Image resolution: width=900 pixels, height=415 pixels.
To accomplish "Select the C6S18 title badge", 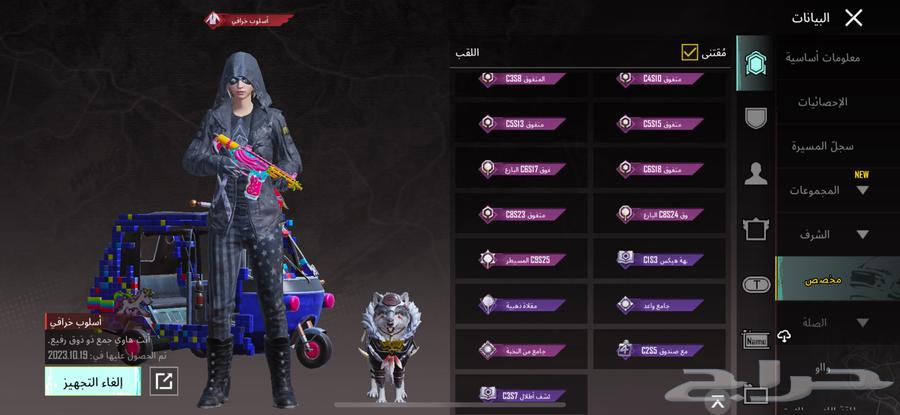I will coord(660,169).
